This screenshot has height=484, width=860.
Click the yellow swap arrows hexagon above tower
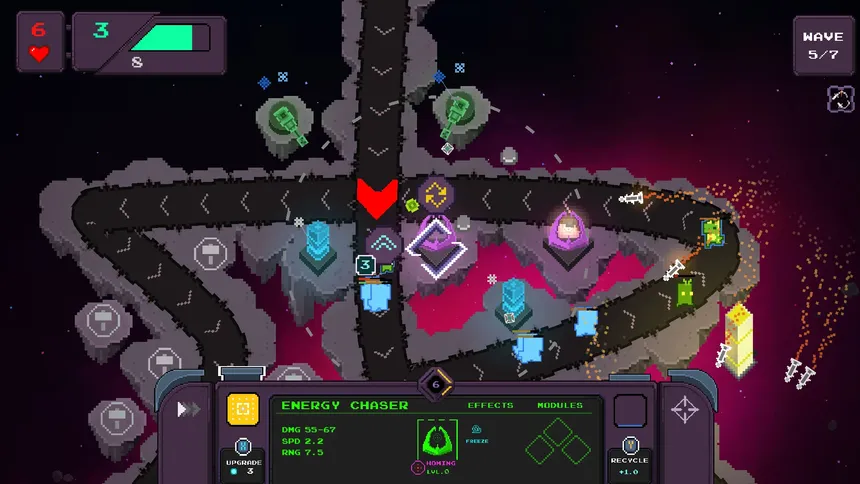pyautogui.click(x=435, y=195)
